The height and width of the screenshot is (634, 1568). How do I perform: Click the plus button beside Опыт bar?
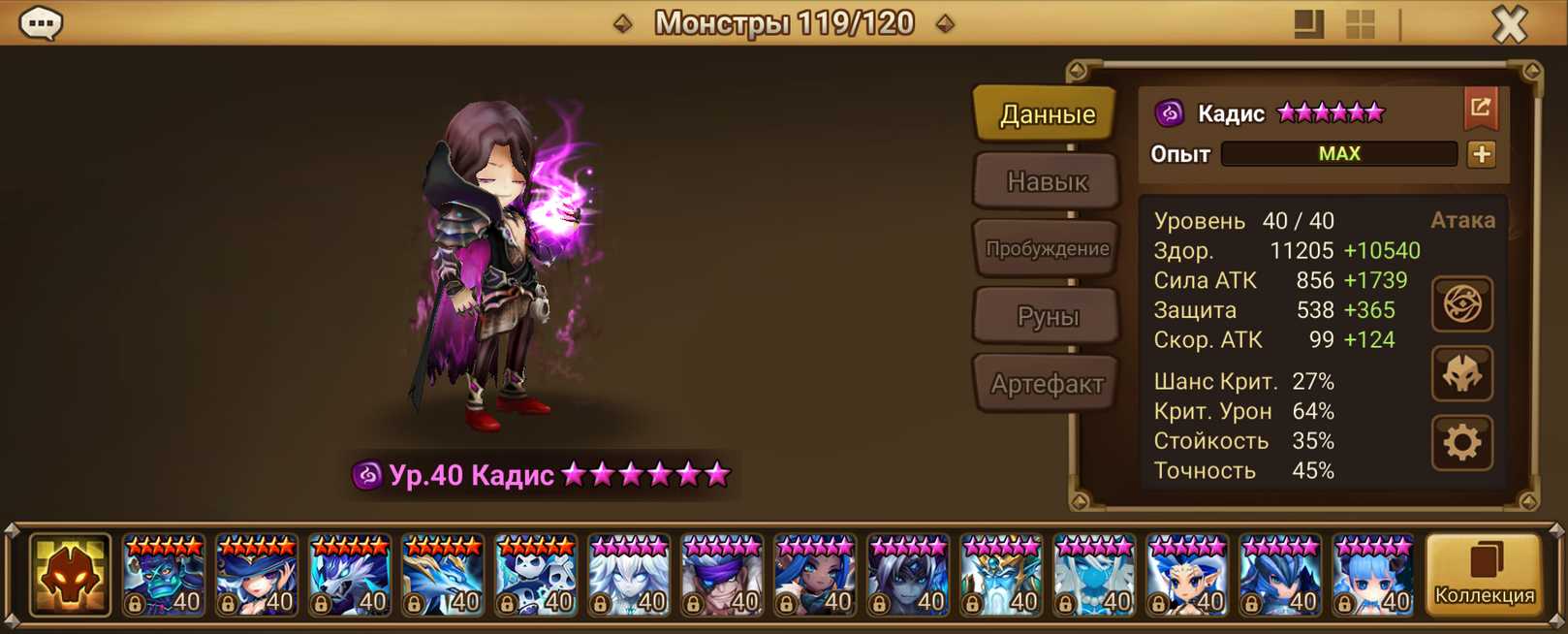1481,154
